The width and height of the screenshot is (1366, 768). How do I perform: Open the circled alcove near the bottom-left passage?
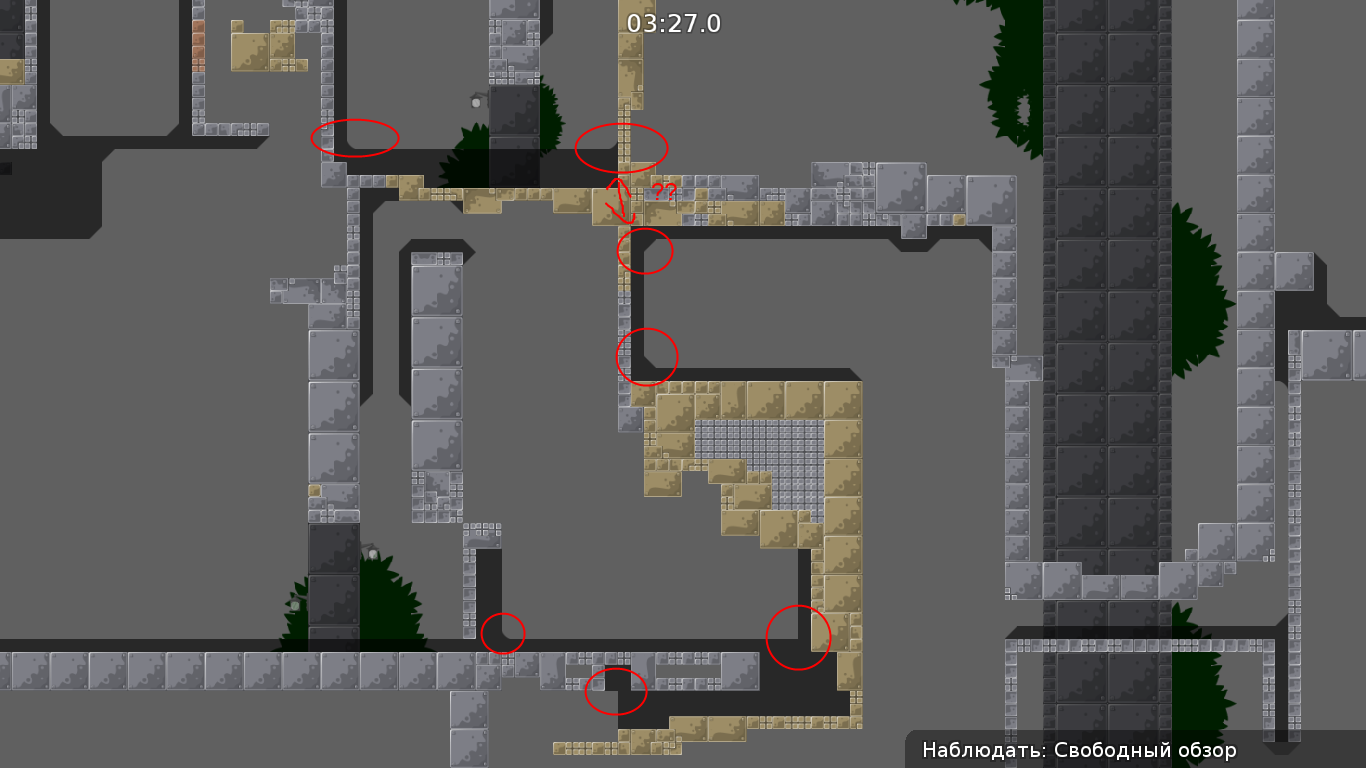504,631
